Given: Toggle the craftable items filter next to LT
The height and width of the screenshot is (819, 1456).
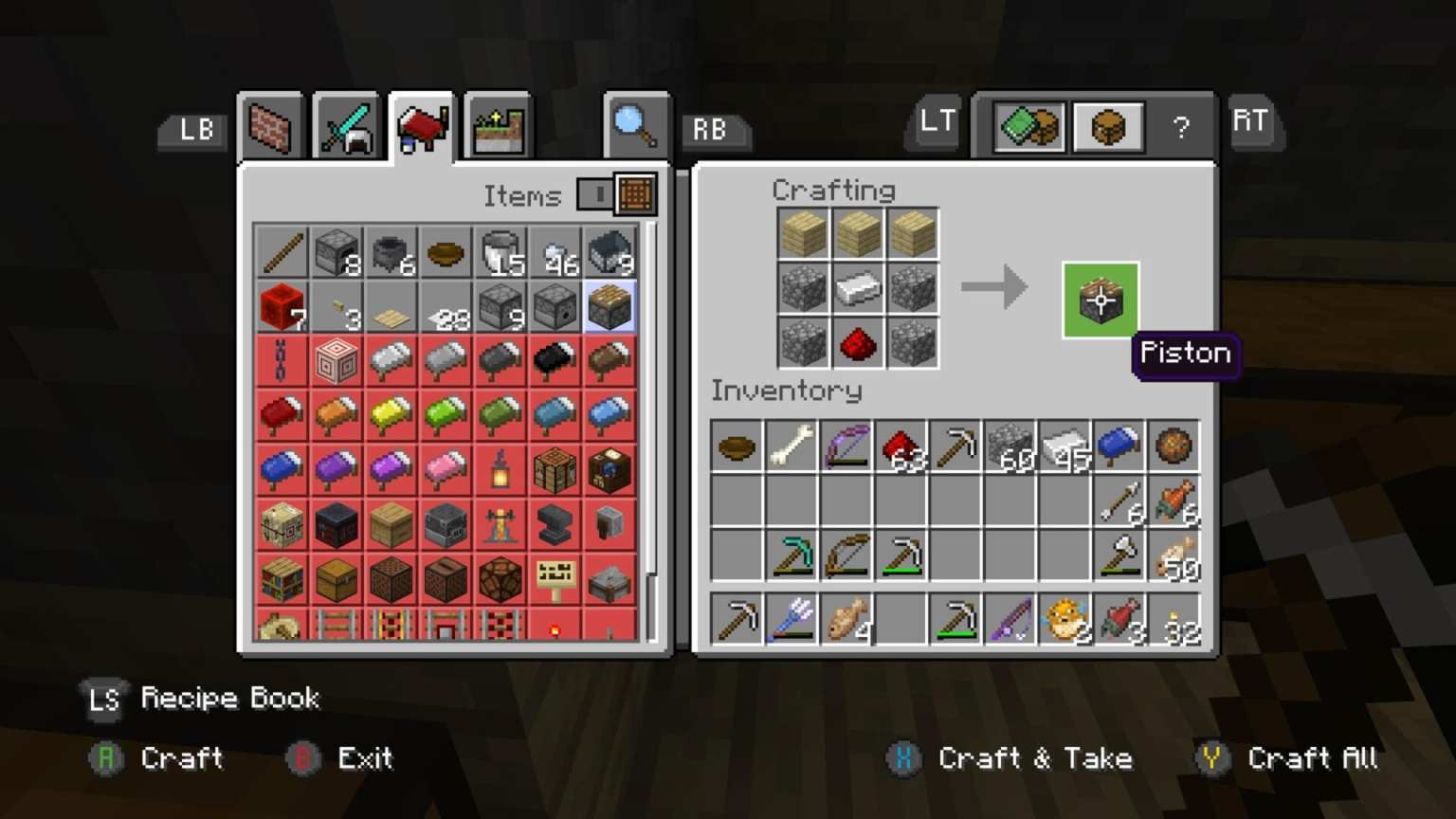Looking at the screenshot, I should [x=1029, y=126].
